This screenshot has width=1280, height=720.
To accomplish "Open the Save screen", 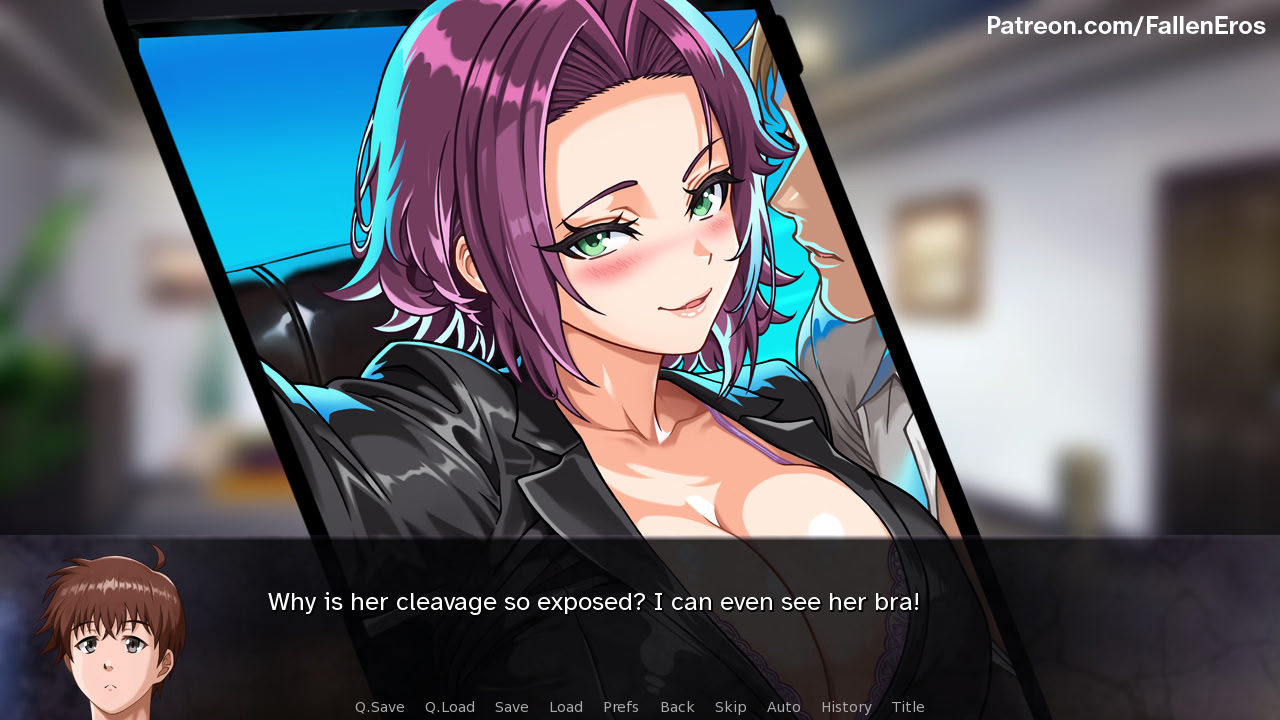I will [511, 707].
